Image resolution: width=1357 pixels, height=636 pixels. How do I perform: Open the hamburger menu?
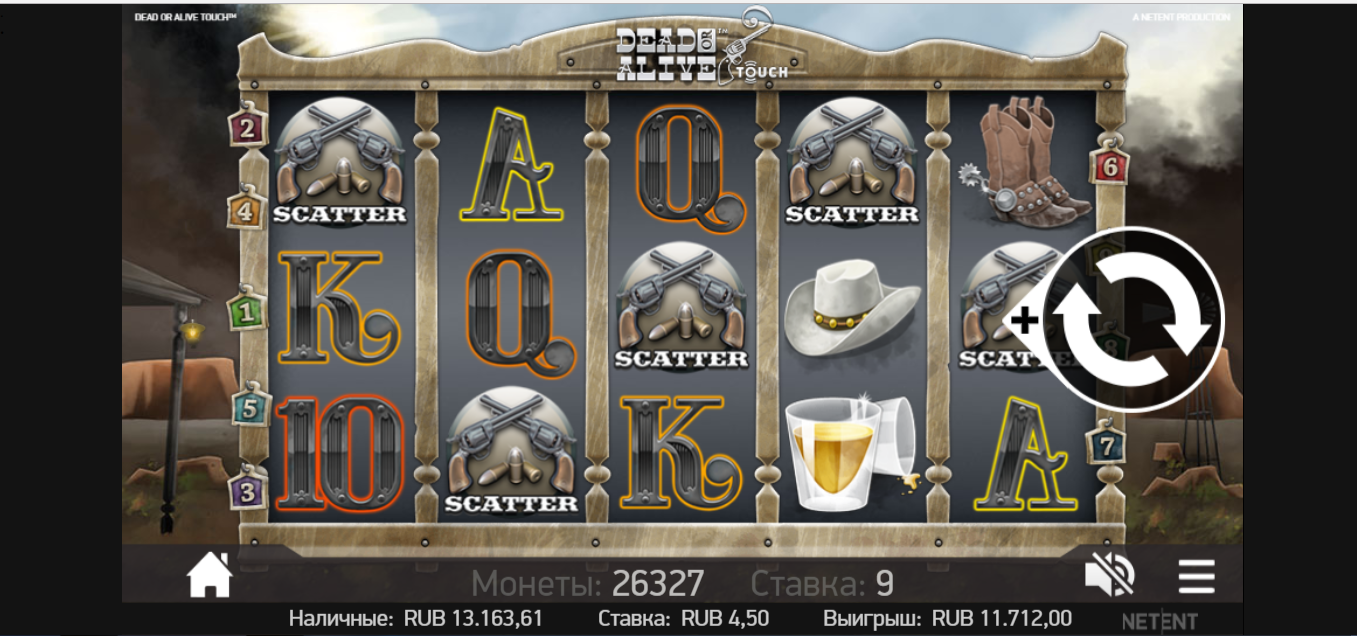pos(1196,577)
